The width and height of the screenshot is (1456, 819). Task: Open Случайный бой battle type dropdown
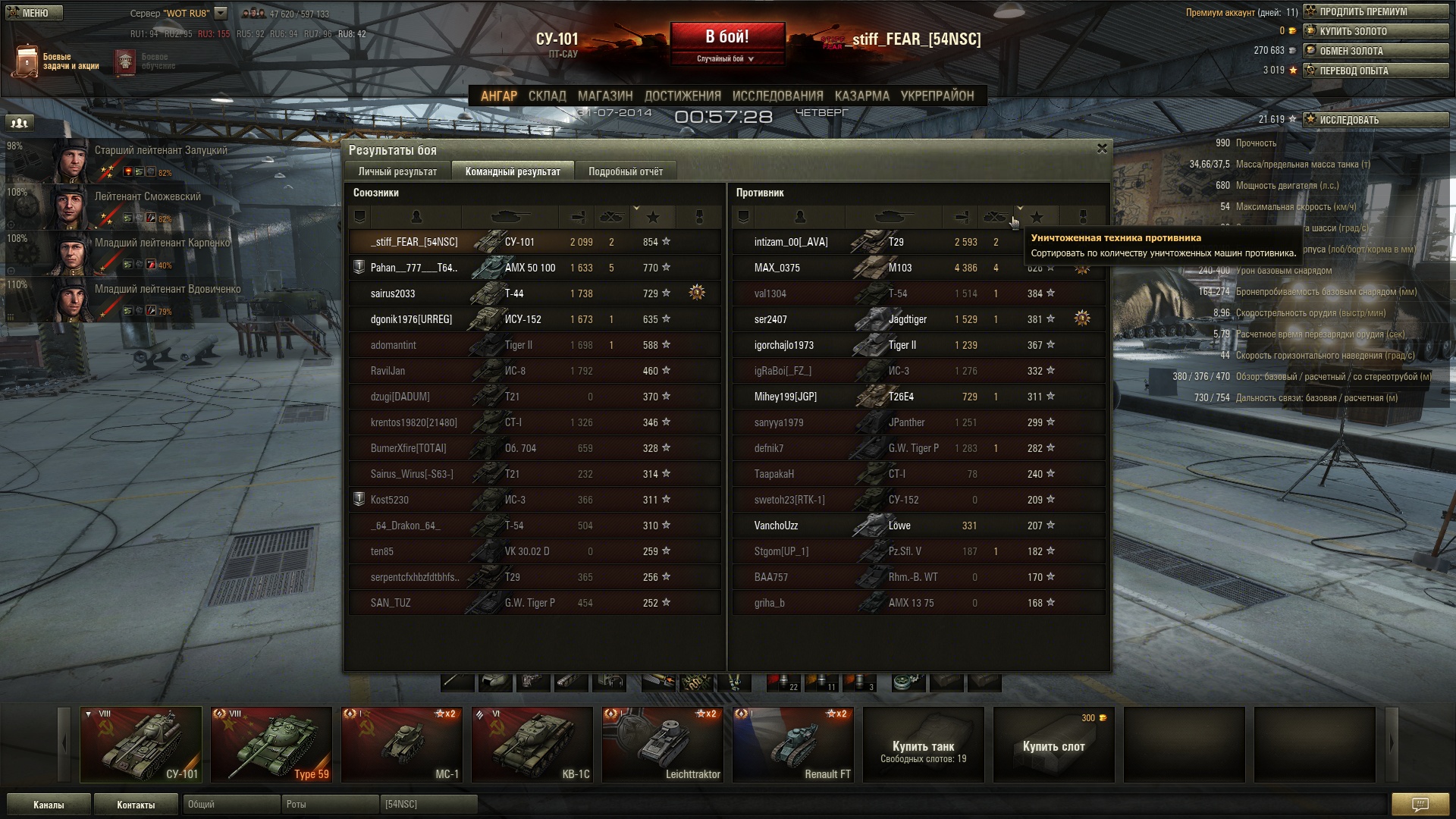pyautogui.click(x=726, y=58)
